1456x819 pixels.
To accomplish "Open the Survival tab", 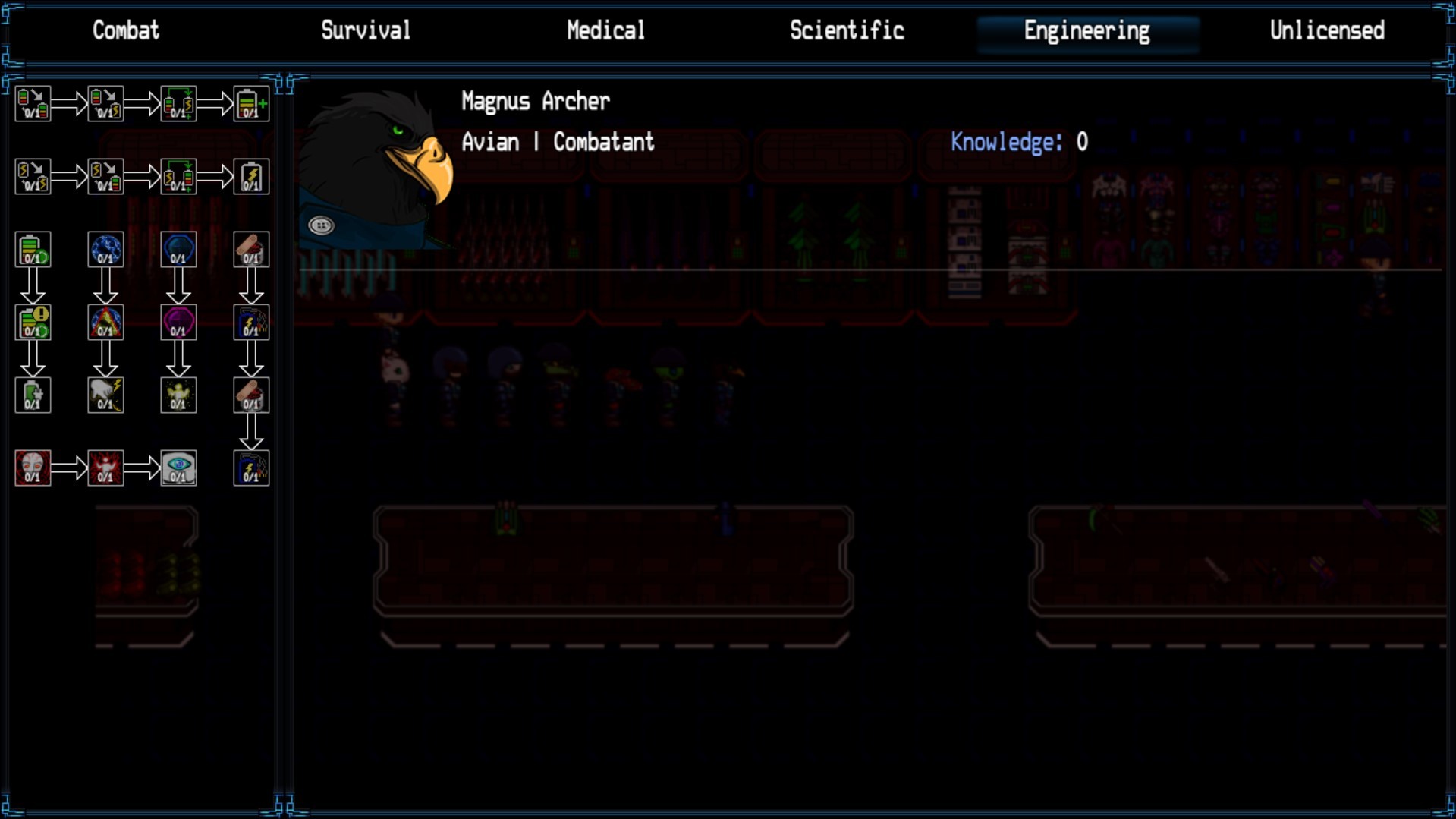I will click(x=366, y=31).
